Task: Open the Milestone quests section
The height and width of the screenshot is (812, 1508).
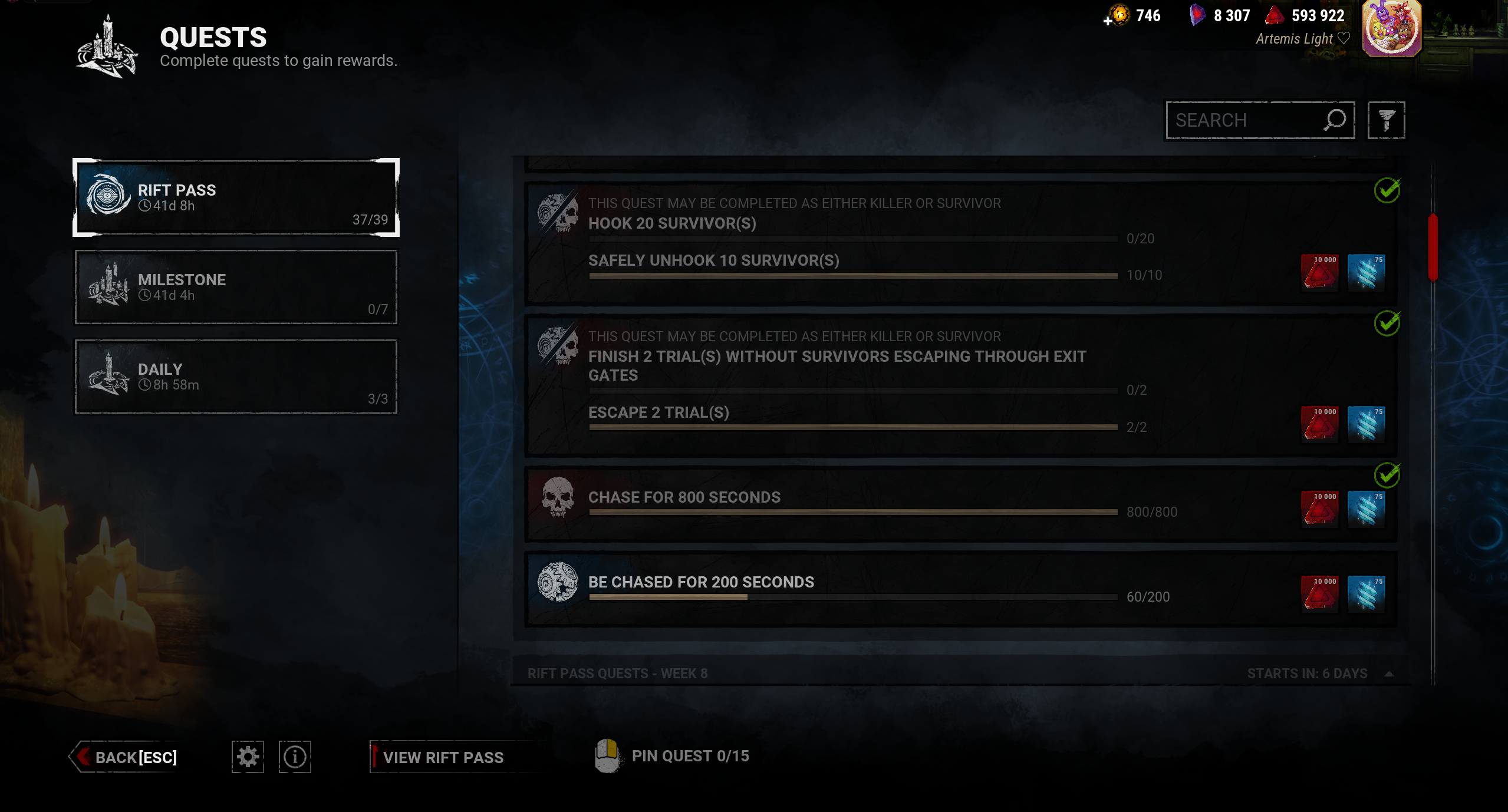Action: pos(235,287)
